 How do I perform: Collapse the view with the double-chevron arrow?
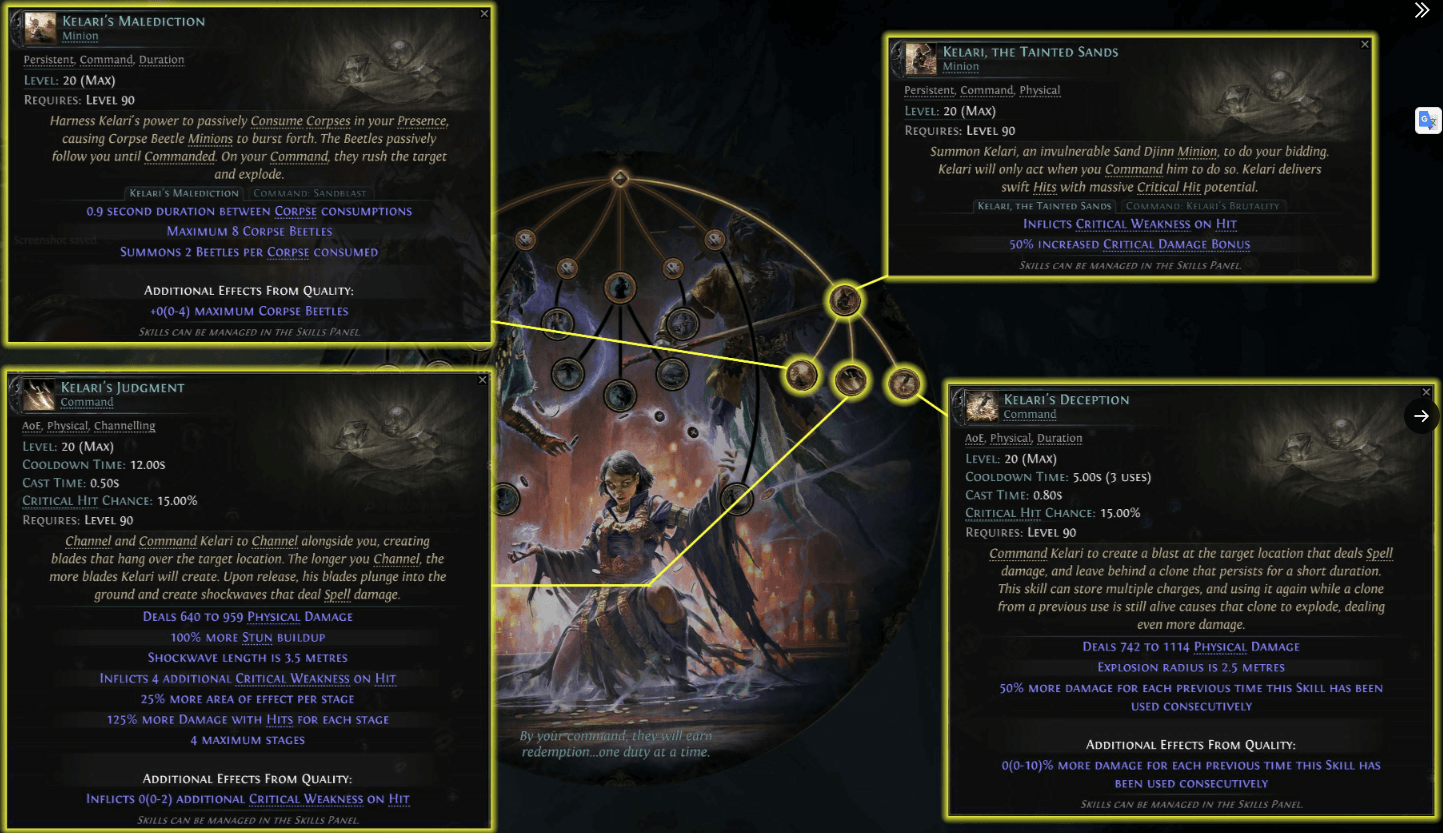(x=1422, y=11)
